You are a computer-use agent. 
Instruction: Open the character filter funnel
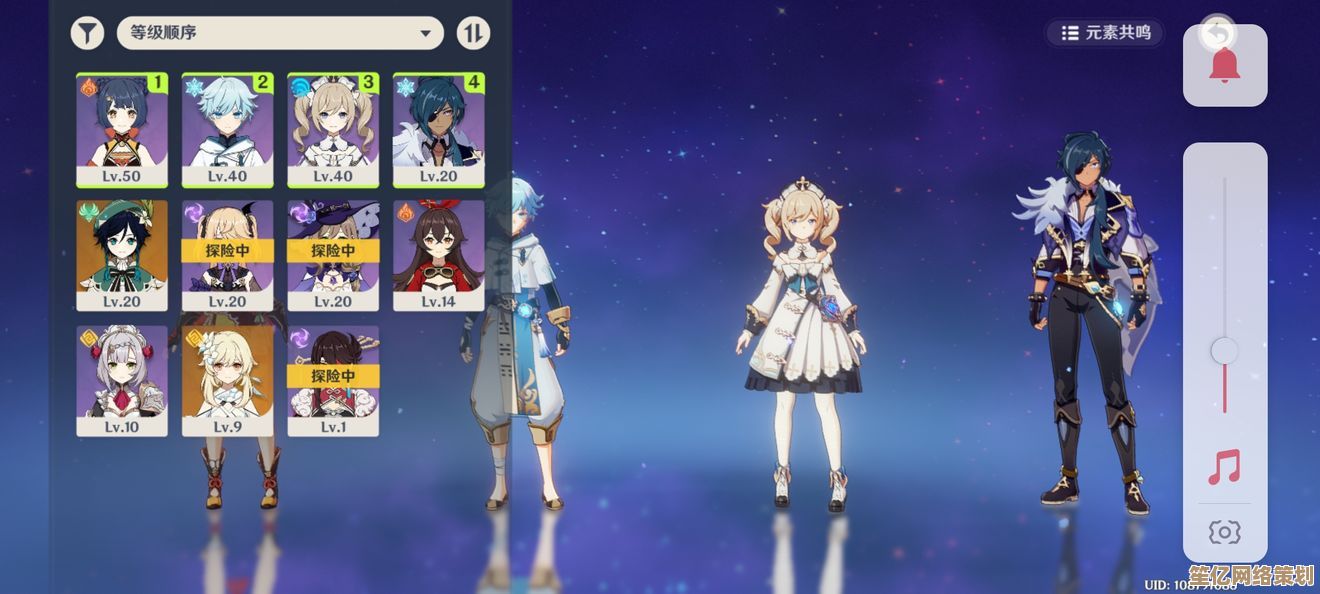click(x=87, y=33)
